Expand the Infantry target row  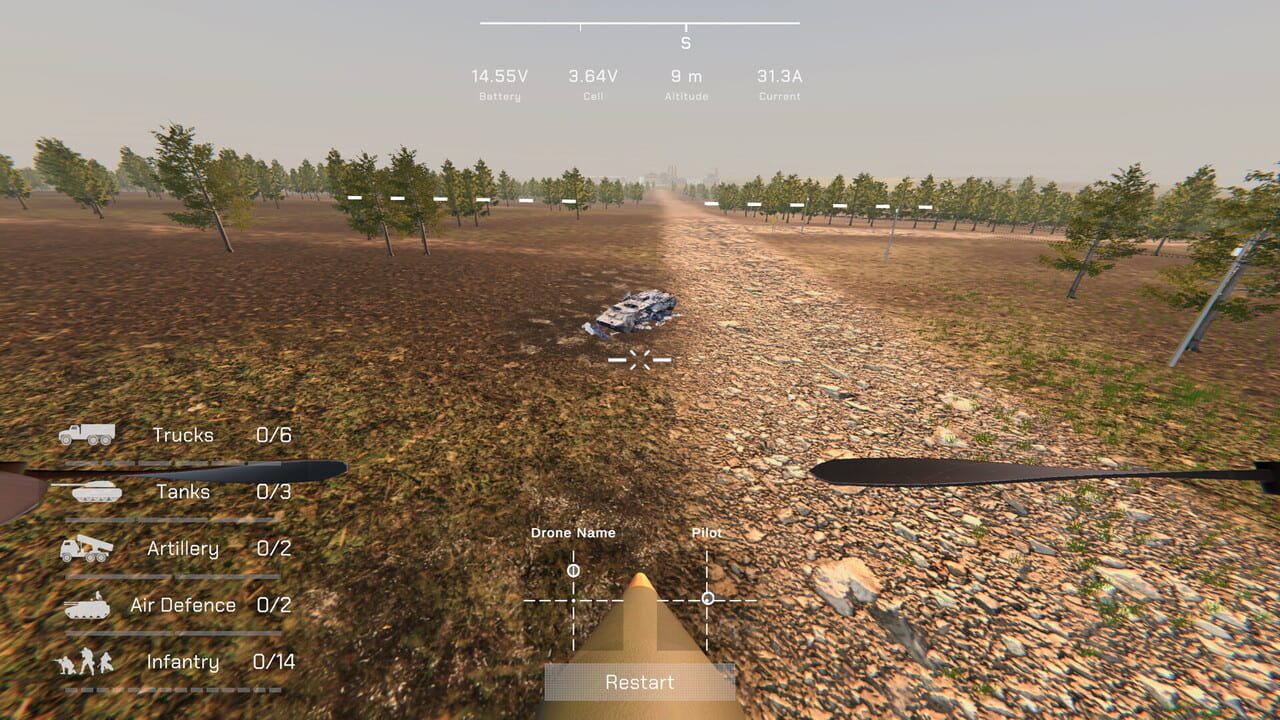coord(185,662)
